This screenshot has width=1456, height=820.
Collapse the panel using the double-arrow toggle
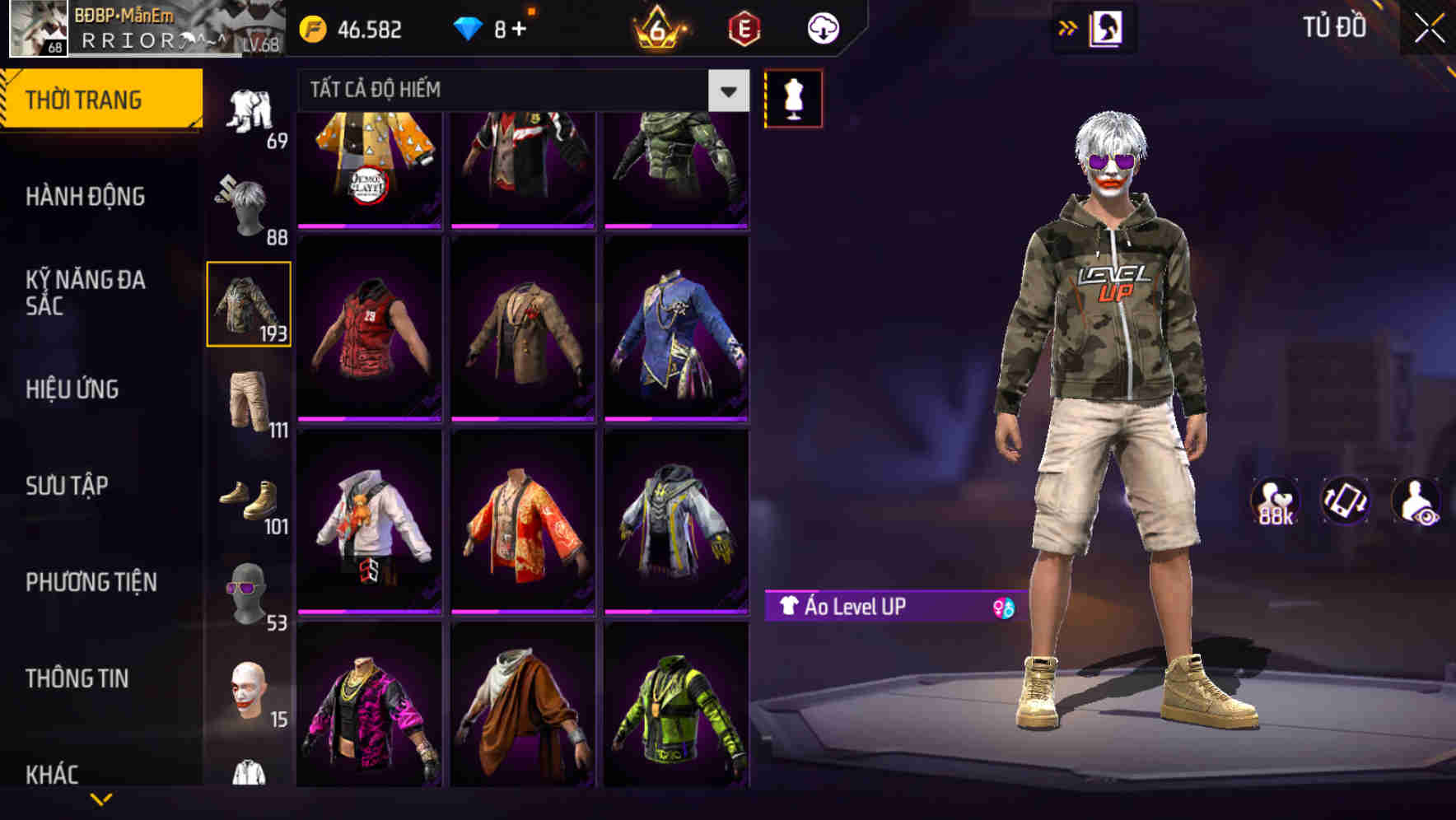click(x=1067, y=27)
